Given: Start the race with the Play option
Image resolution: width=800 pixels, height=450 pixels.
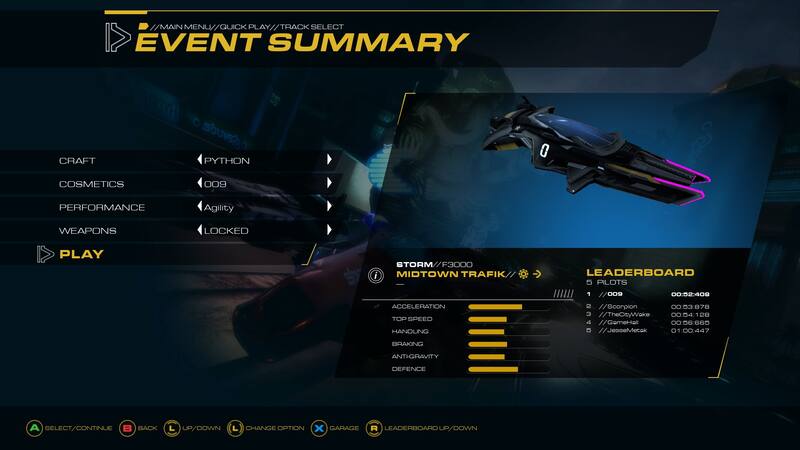Looking at the screenshot, I should [x=81, y=254].
